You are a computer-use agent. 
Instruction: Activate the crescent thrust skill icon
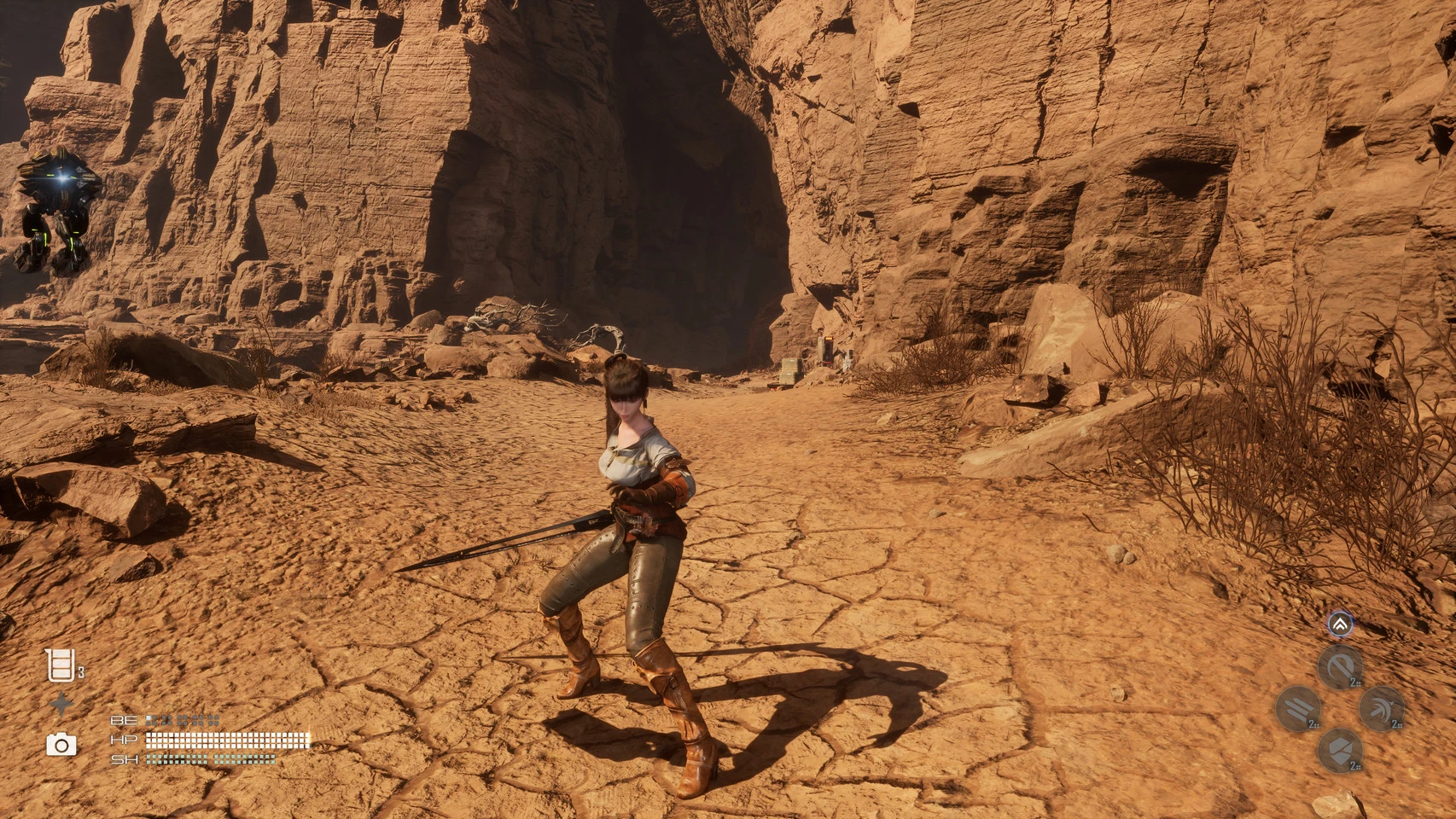coord(1381,709)
